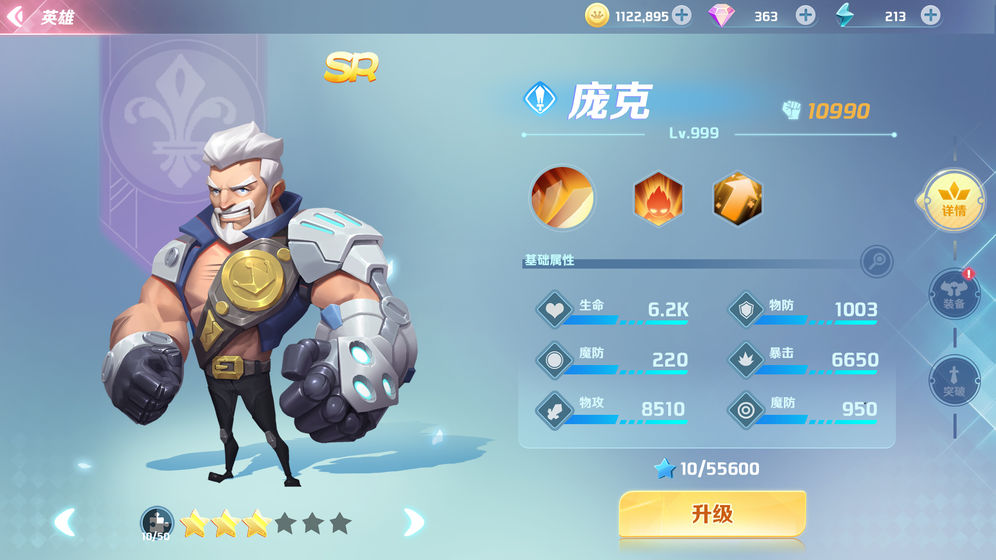Select the golden up-arrow skill icon
The width and height of the screenshot is (996, 560).
coord(738,198)
